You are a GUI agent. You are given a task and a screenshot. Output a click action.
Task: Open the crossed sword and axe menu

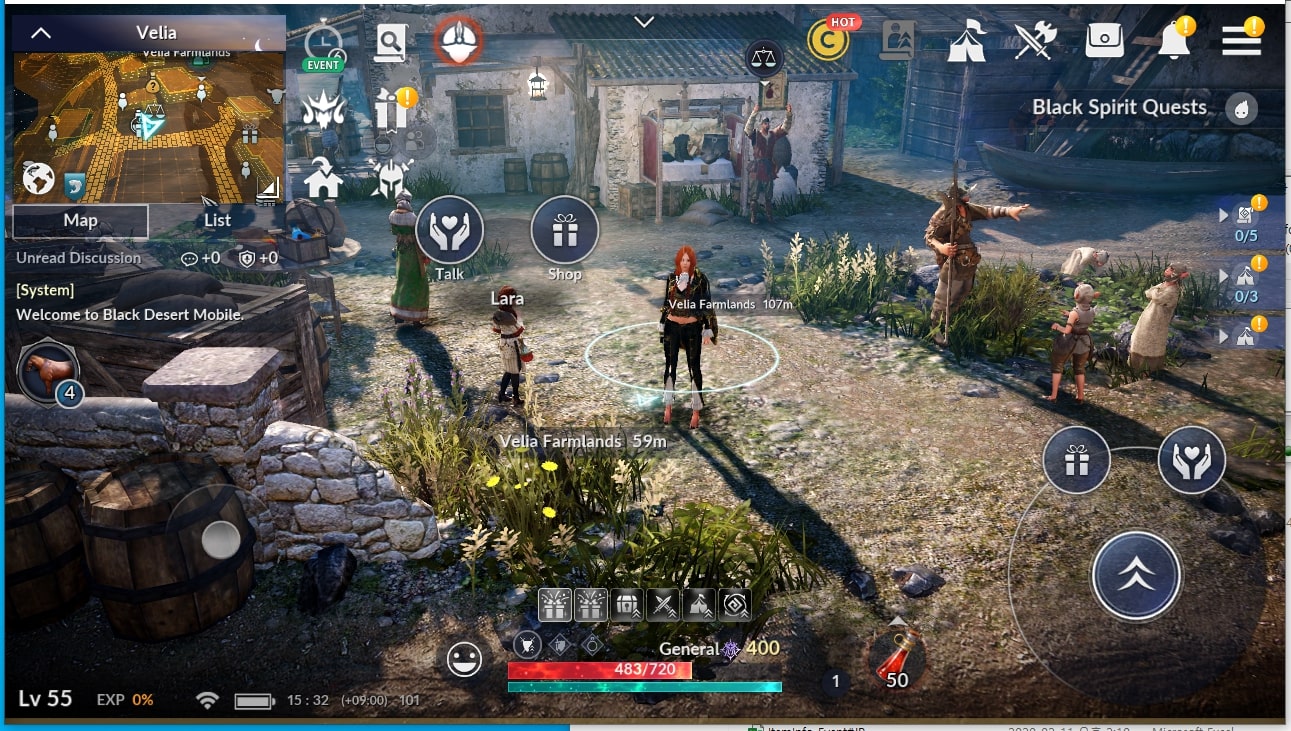(1035, 41)
